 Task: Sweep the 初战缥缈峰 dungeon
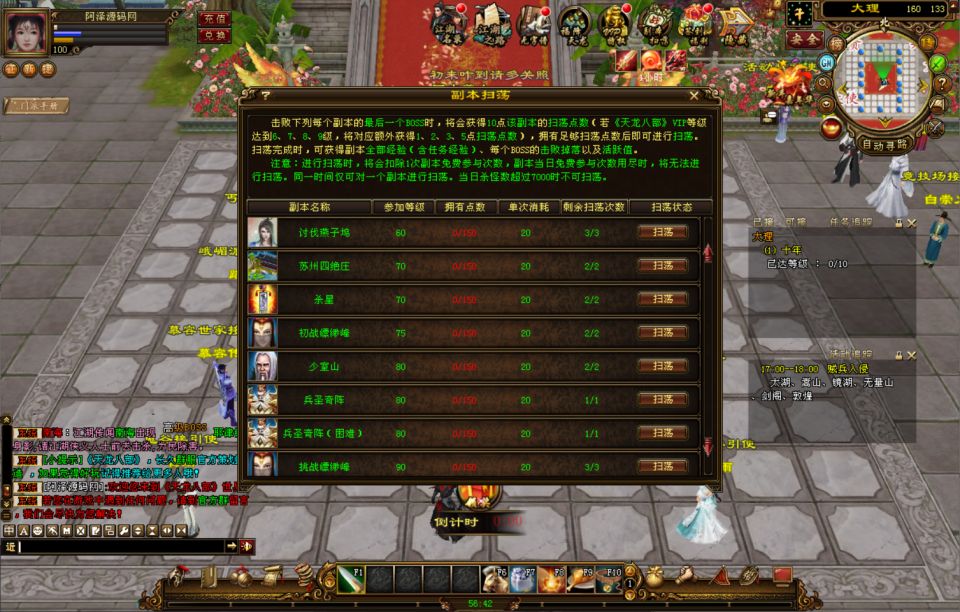tap(663, 333)
